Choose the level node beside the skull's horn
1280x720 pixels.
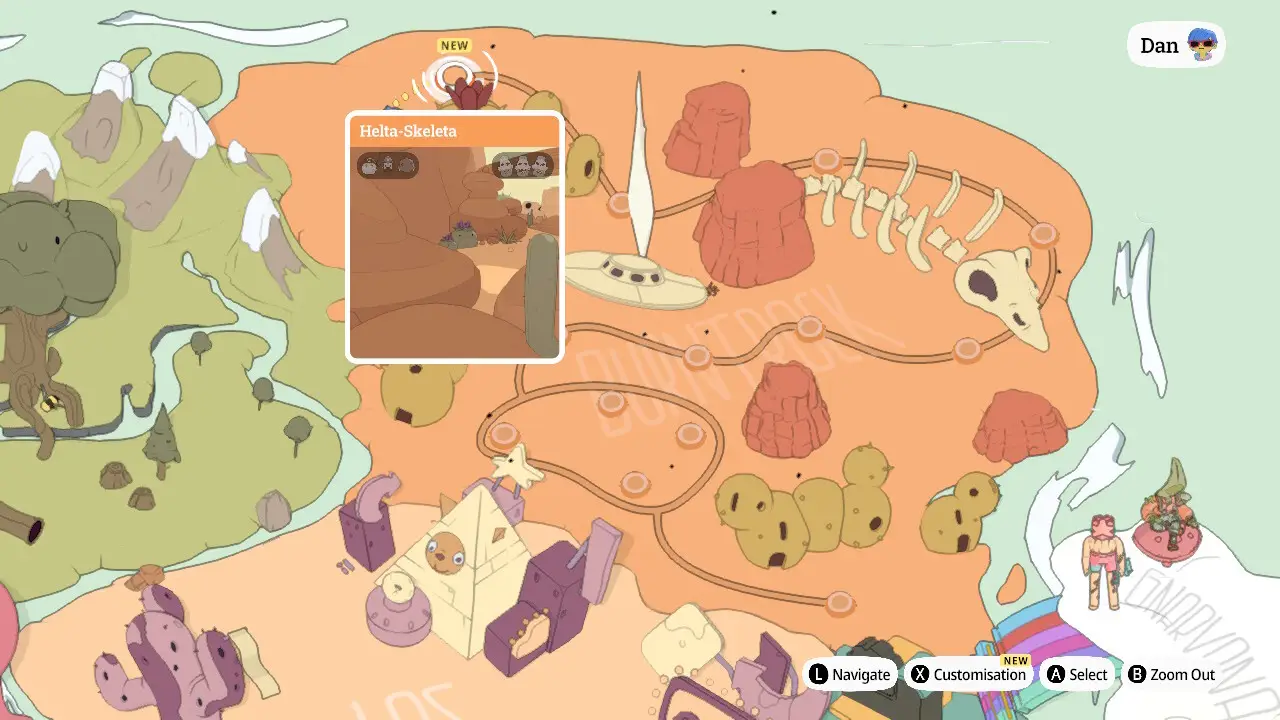pyautogui.click(x=1043, y=234)
